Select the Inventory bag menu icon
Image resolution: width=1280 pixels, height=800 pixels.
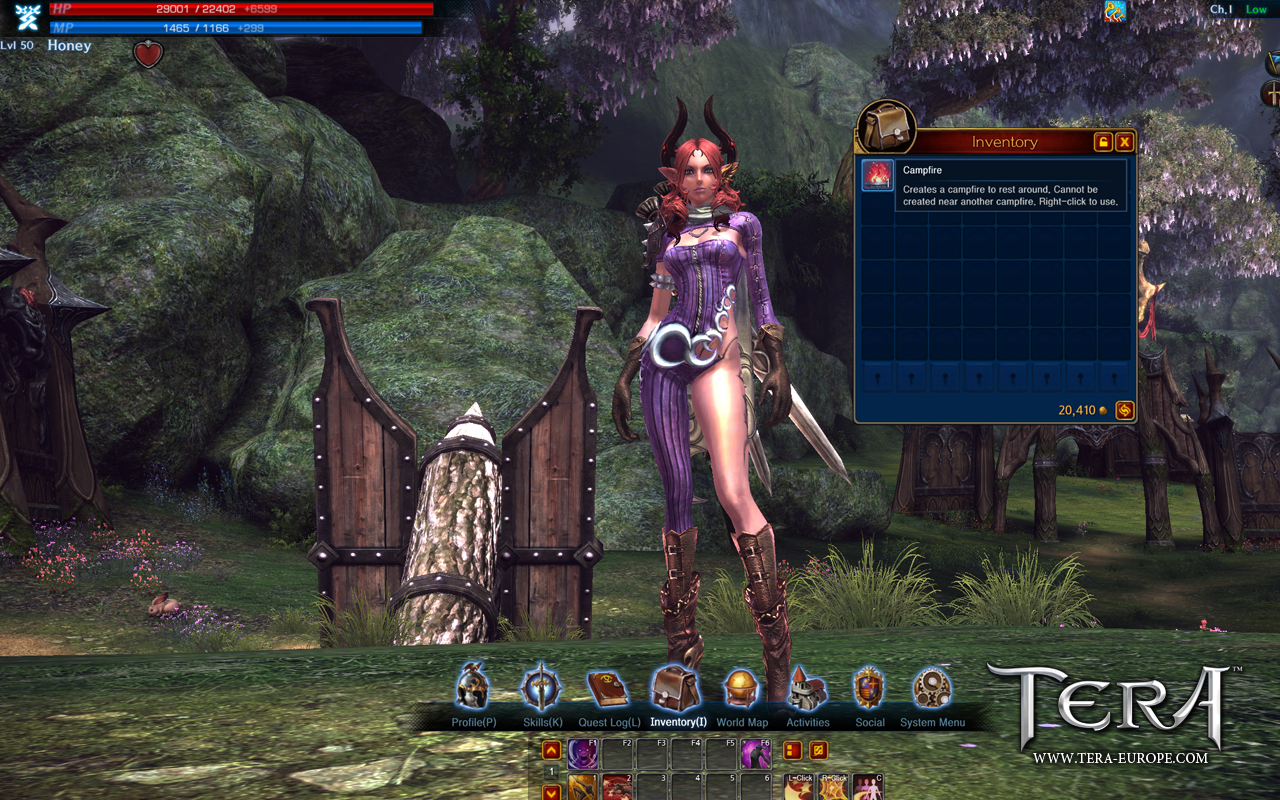click(677, 688)
